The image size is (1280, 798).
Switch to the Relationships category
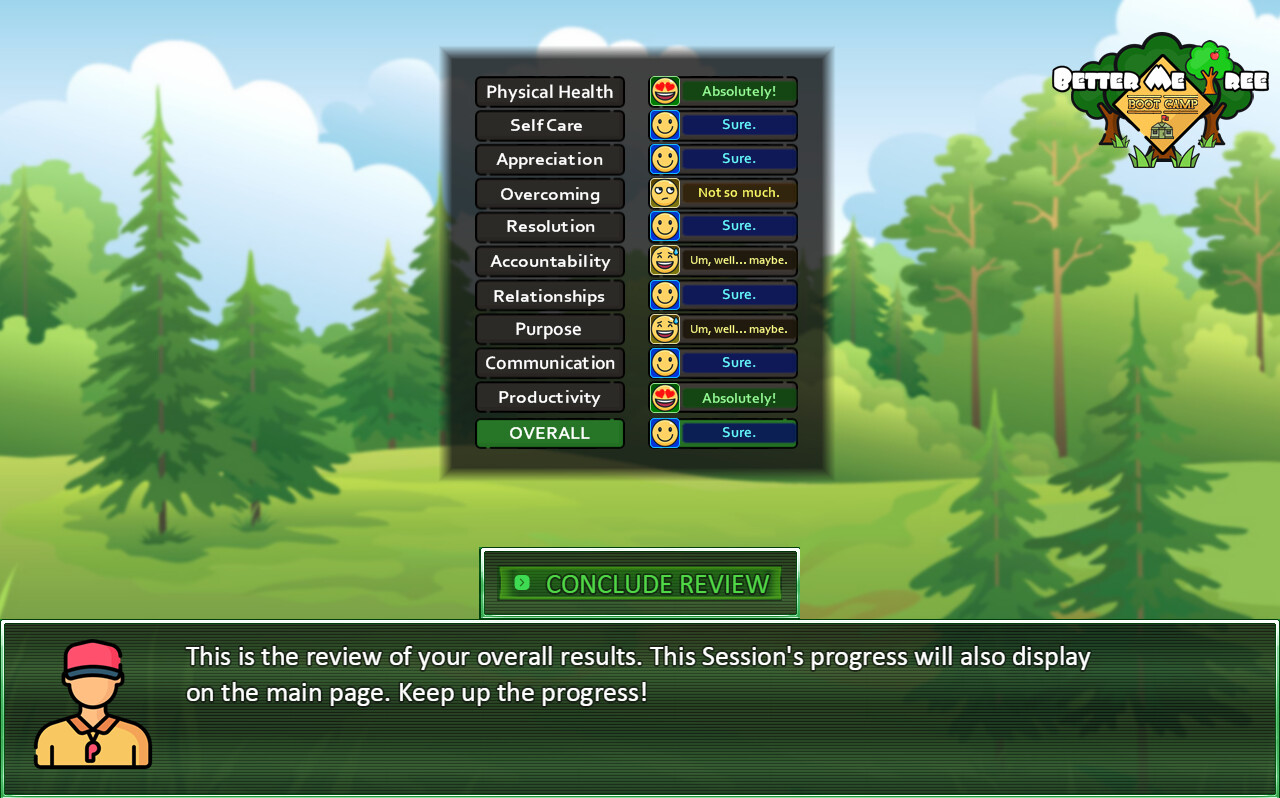(x=549, y=295)
